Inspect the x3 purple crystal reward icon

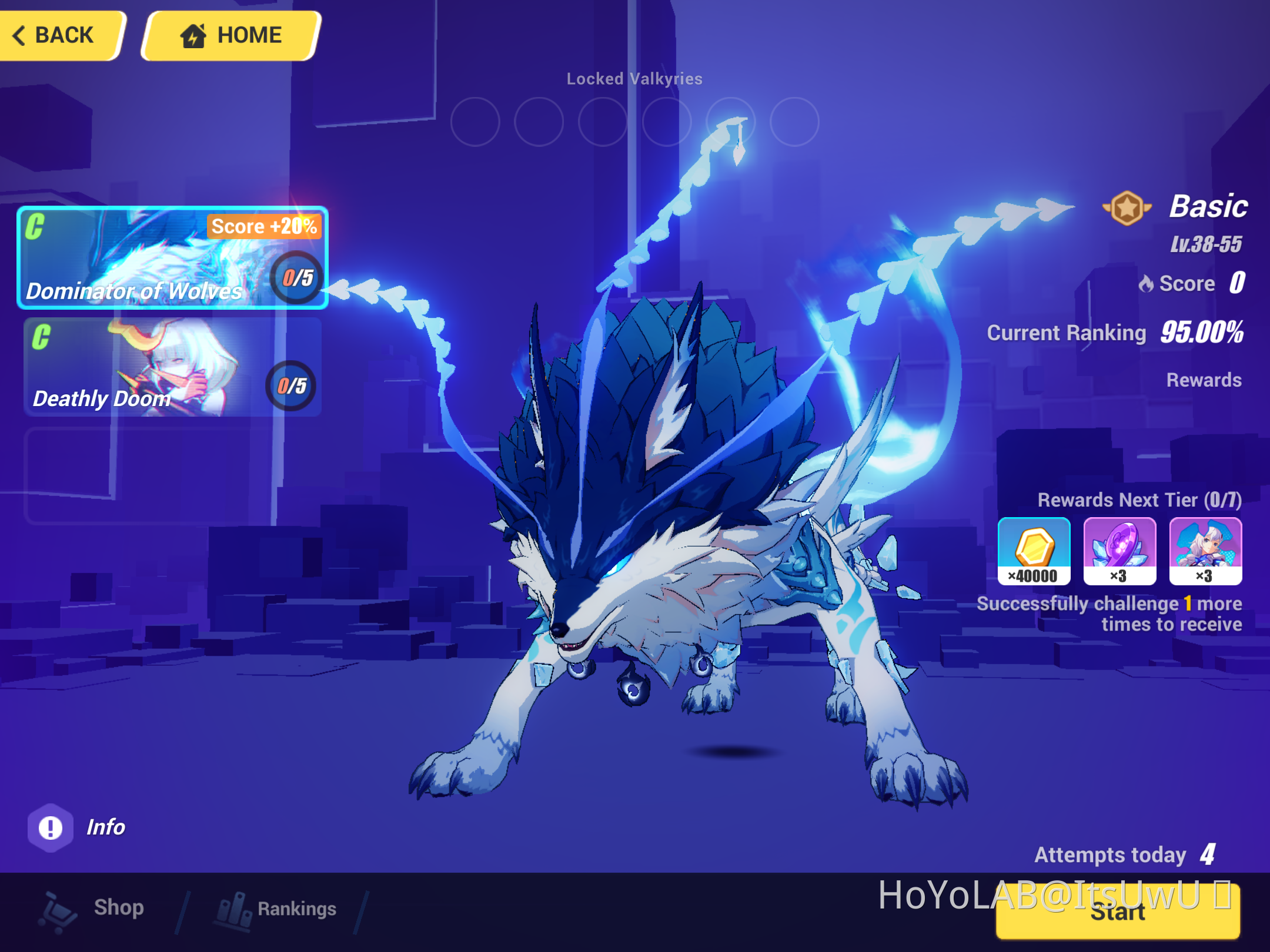pyautogui.click(x=1120, y=551)
